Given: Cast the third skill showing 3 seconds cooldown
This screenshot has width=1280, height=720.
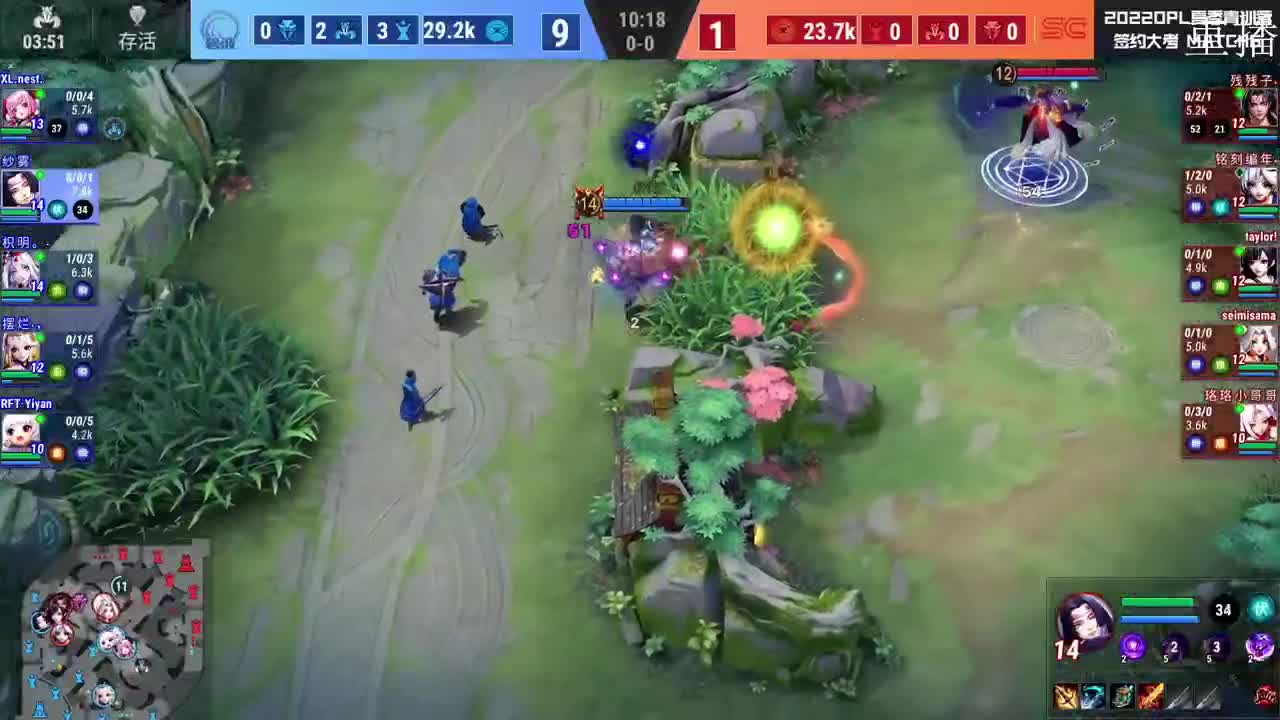Looking at the screenshot, I should (x=1214, y=646).
